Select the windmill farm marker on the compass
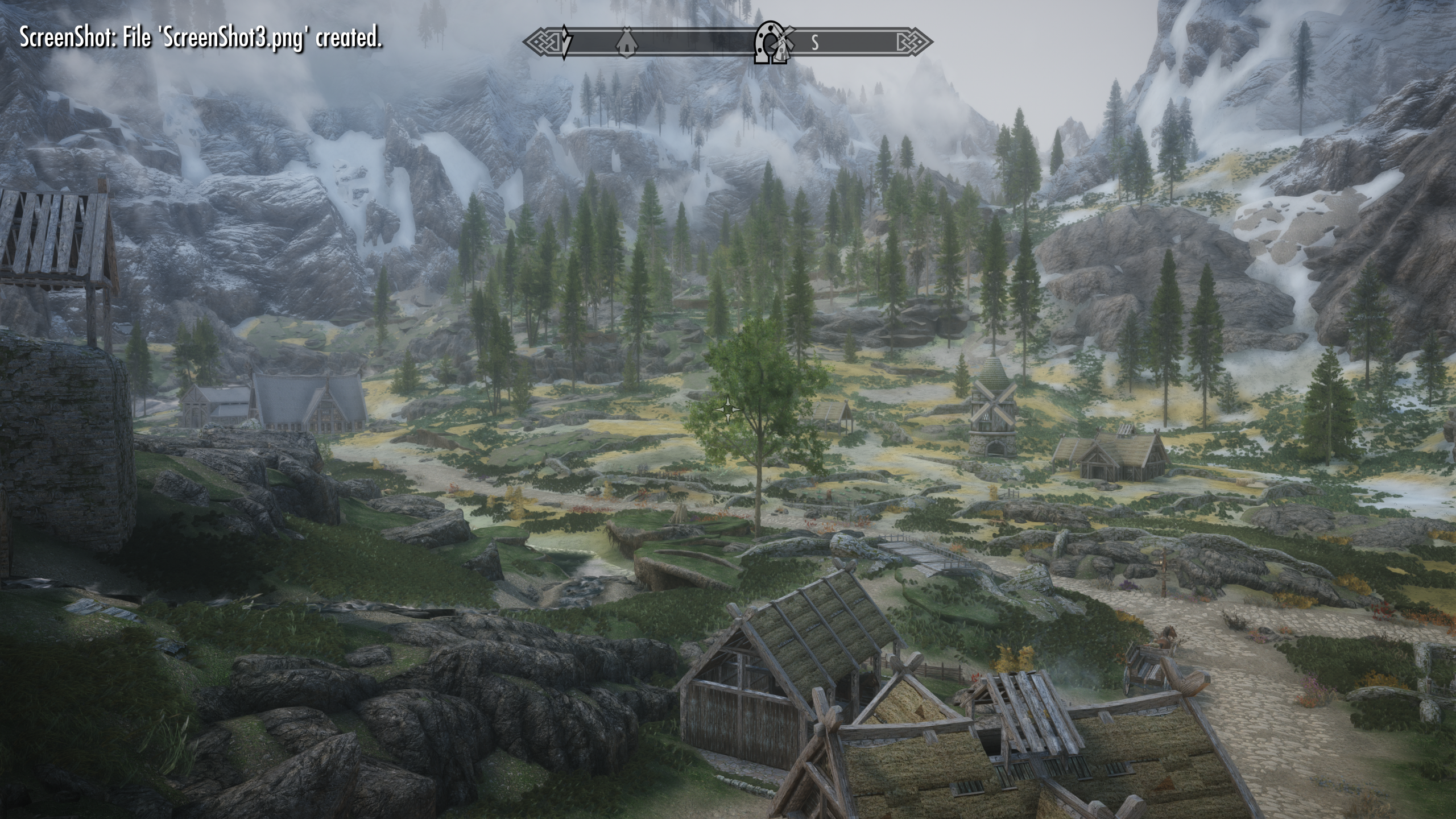This screenshot has width=1456, height=819. click(784, 42)
